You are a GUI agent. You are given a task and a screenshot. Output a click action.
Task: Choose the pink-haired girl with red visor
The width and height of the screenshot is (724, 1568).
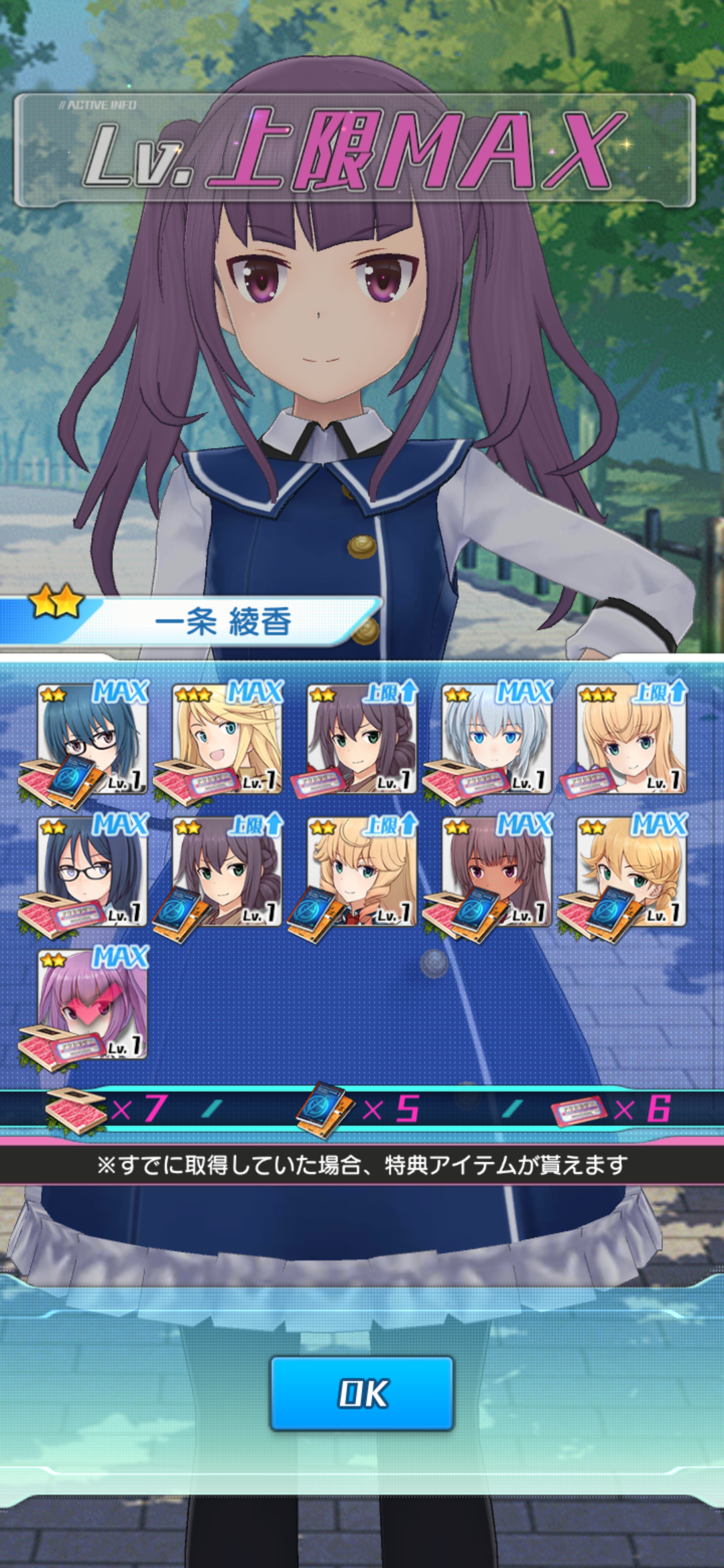pos(92,1004)
